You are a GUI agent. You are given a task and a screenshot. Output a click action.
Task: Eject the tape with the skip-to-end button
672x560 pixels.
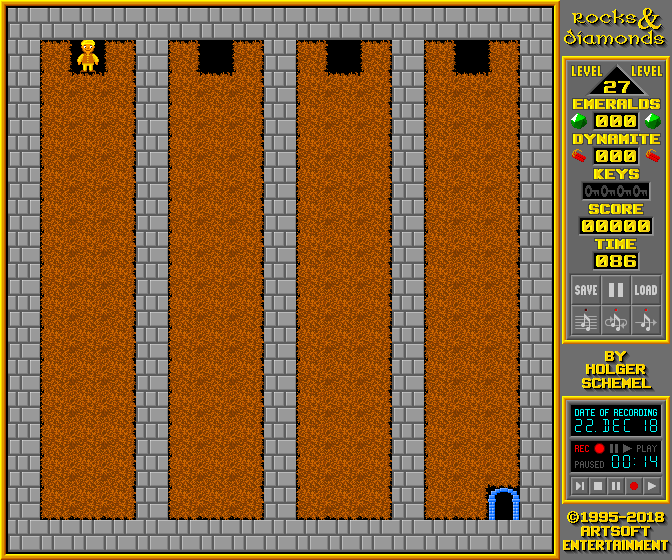point(580,486)
